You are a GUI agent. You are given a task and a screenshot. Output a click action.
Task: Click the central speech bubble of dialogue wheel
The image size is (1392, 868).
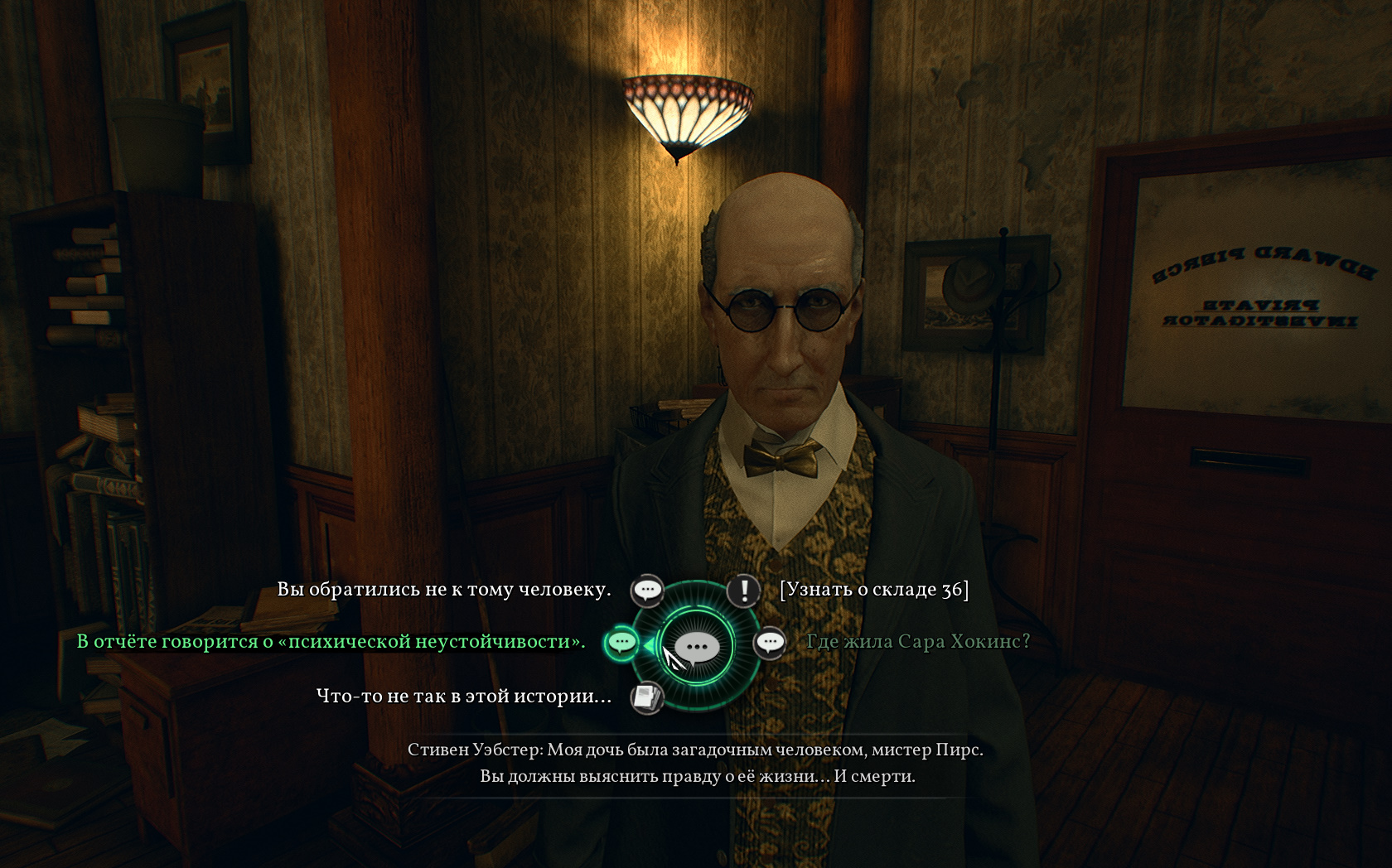[697, 647]
